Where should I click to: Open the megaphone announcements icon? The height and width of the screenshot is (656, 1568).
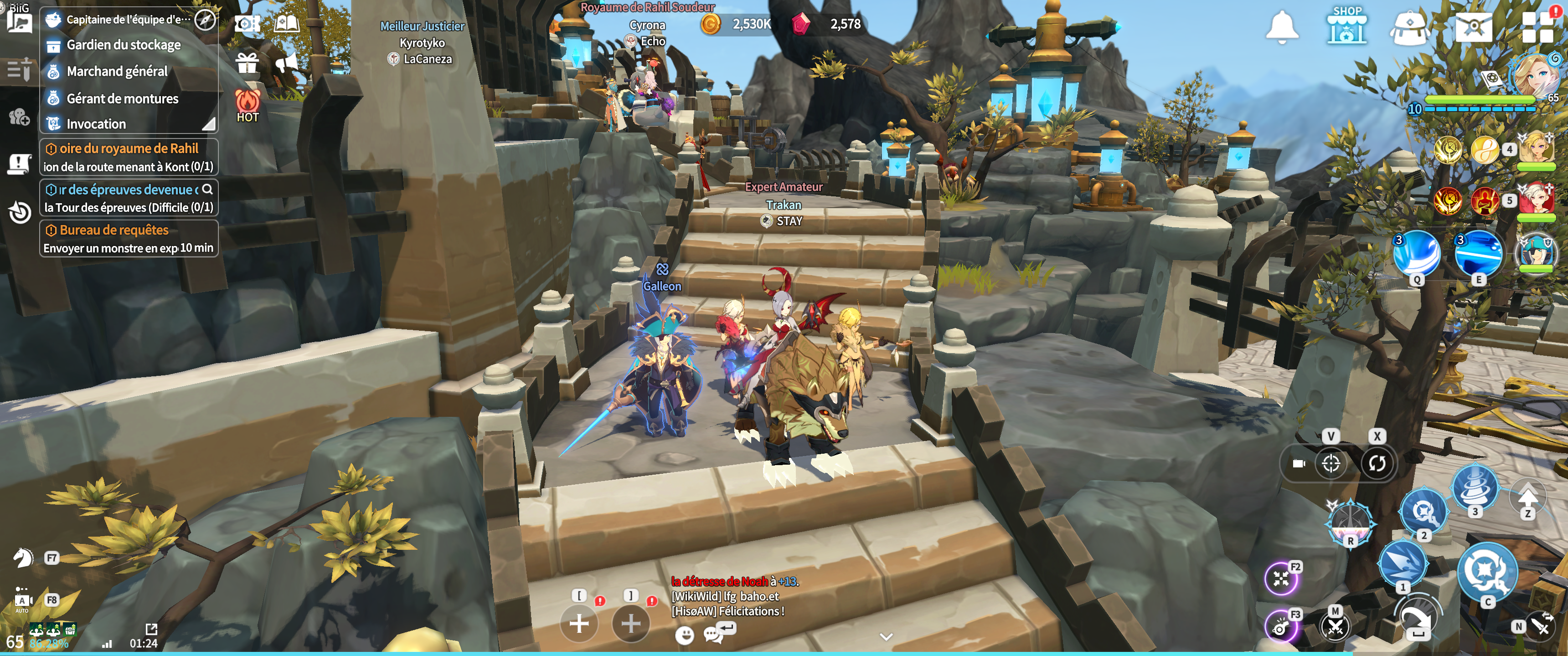pos(285,63)
